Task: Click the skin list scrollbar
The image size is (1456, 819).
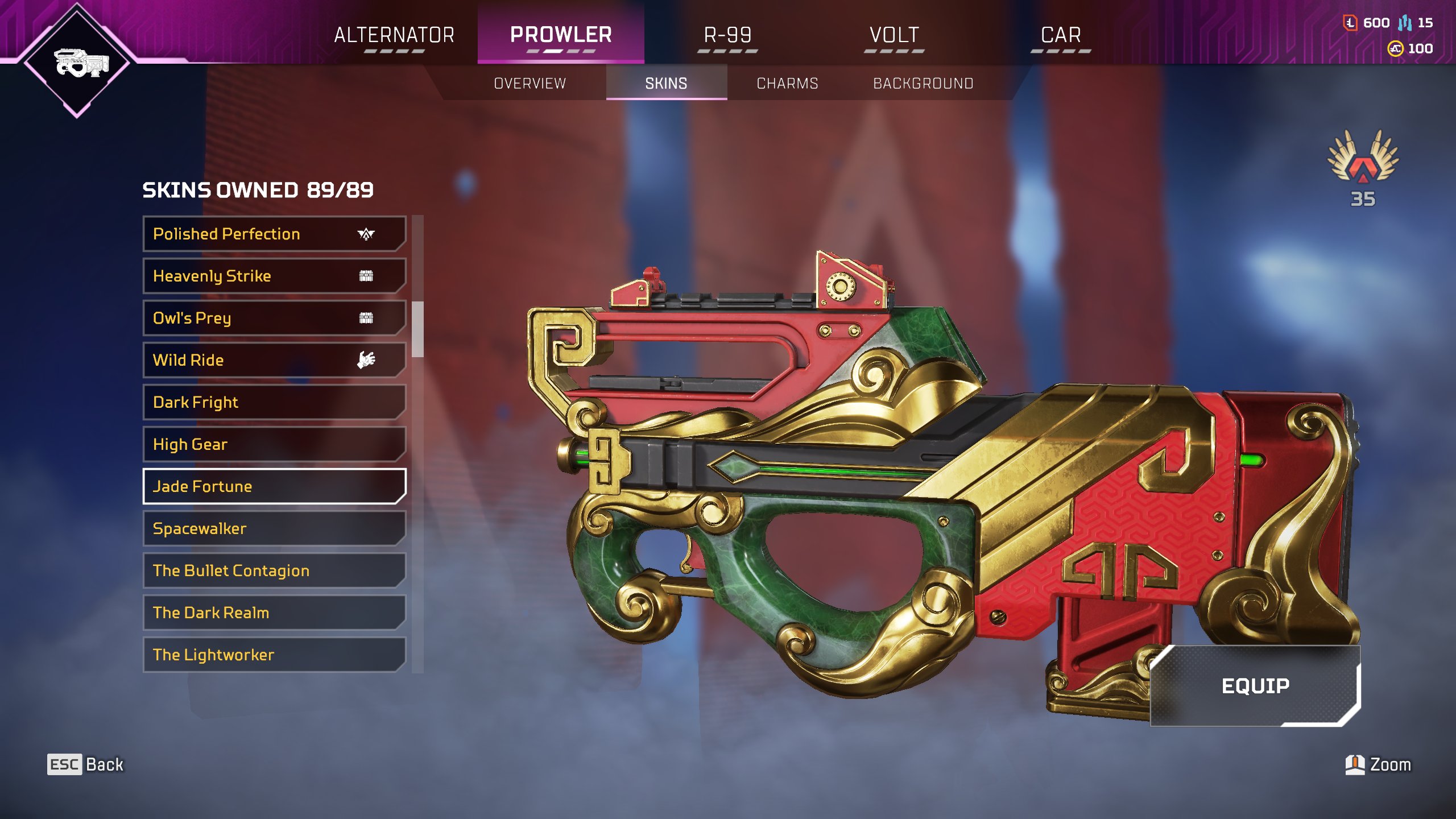Action: click(x=418, y=330)
